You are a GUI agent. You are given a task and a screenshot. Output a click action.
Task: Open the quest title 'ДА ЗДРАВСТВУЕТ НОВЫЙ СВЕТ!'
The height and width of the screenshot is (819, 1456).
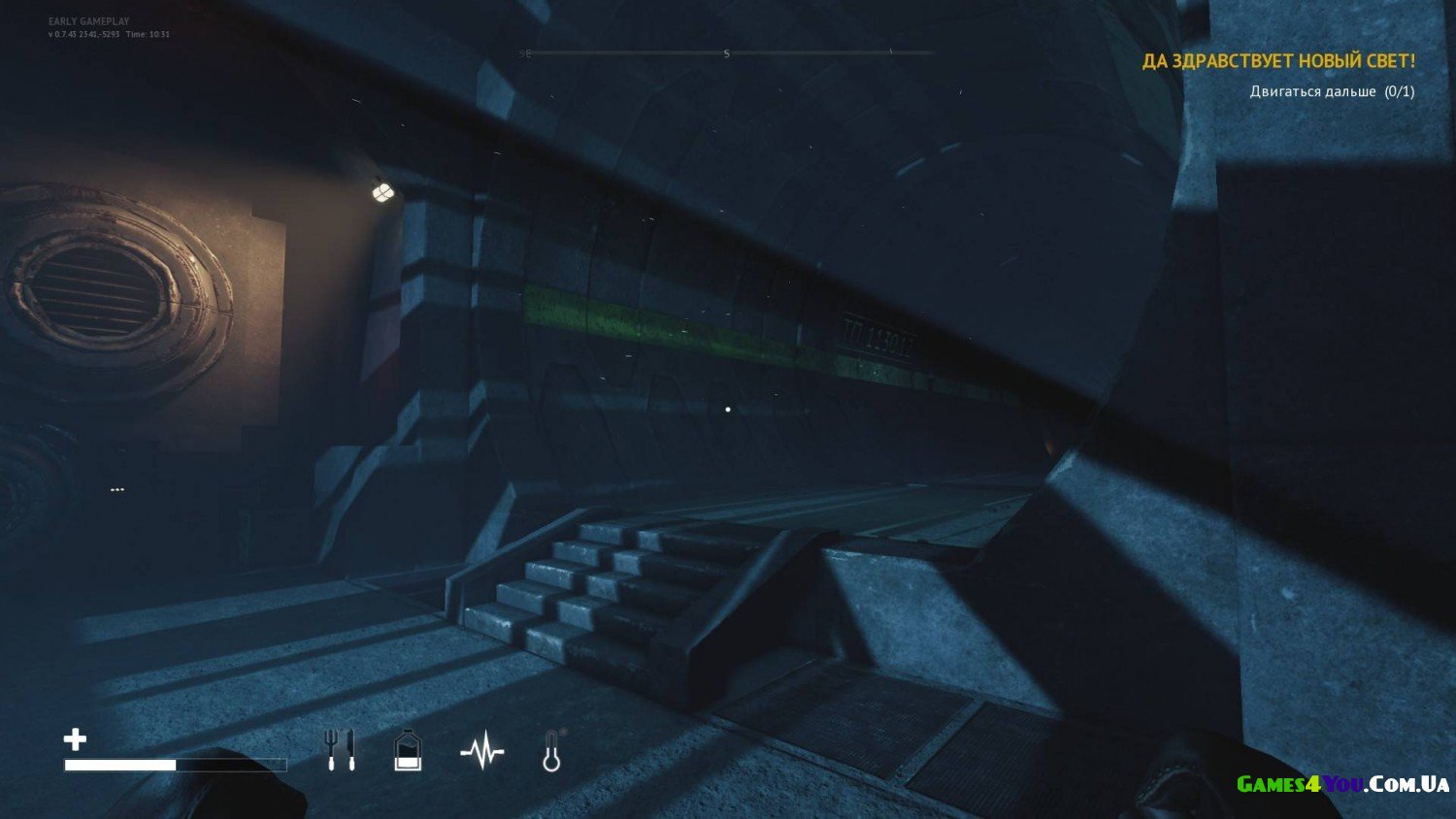[1278, 61]
